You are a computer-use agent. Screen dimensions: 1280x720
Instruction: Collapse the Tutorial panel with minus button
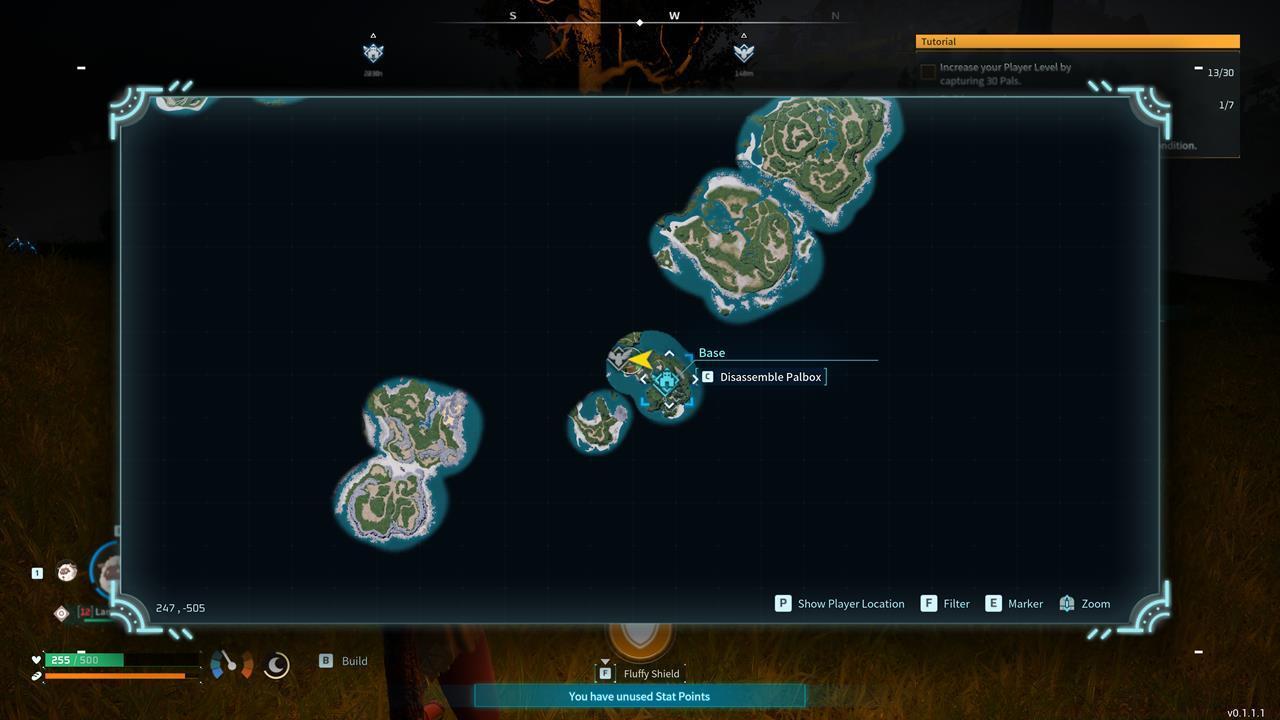pyautogui.click(x=1197, y=67)
